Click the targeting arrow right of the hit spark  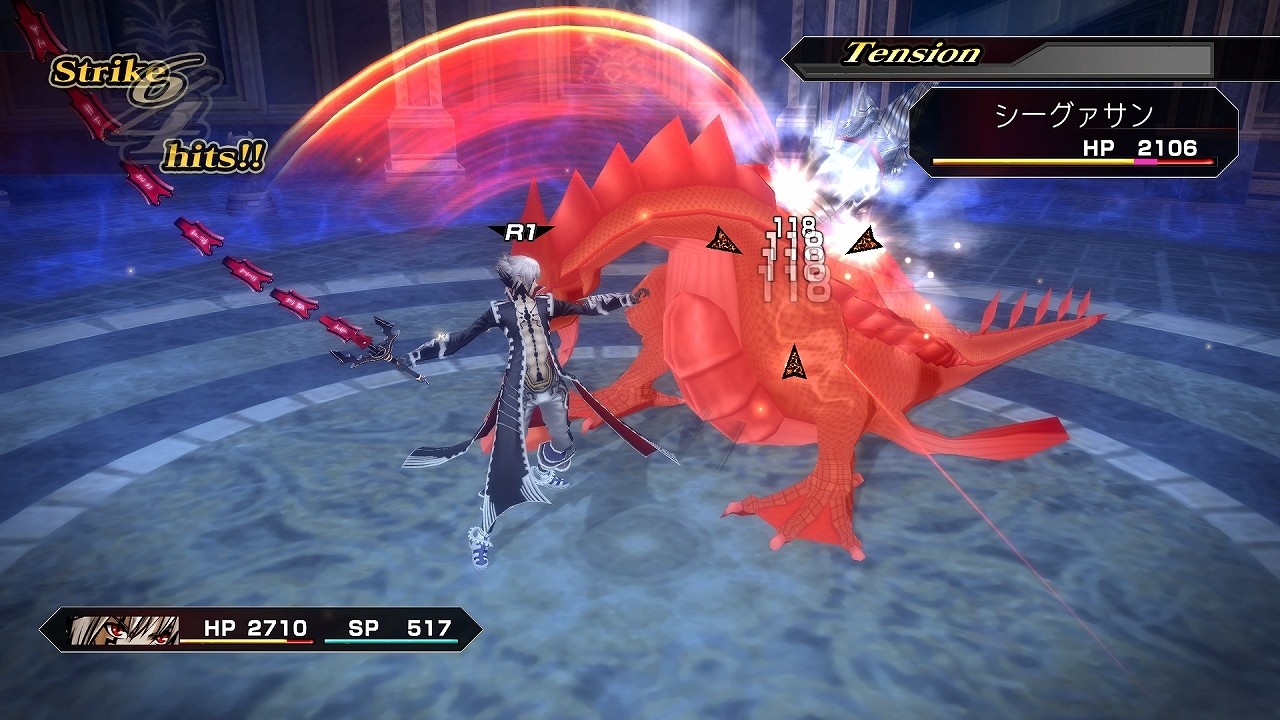[864, 240]
